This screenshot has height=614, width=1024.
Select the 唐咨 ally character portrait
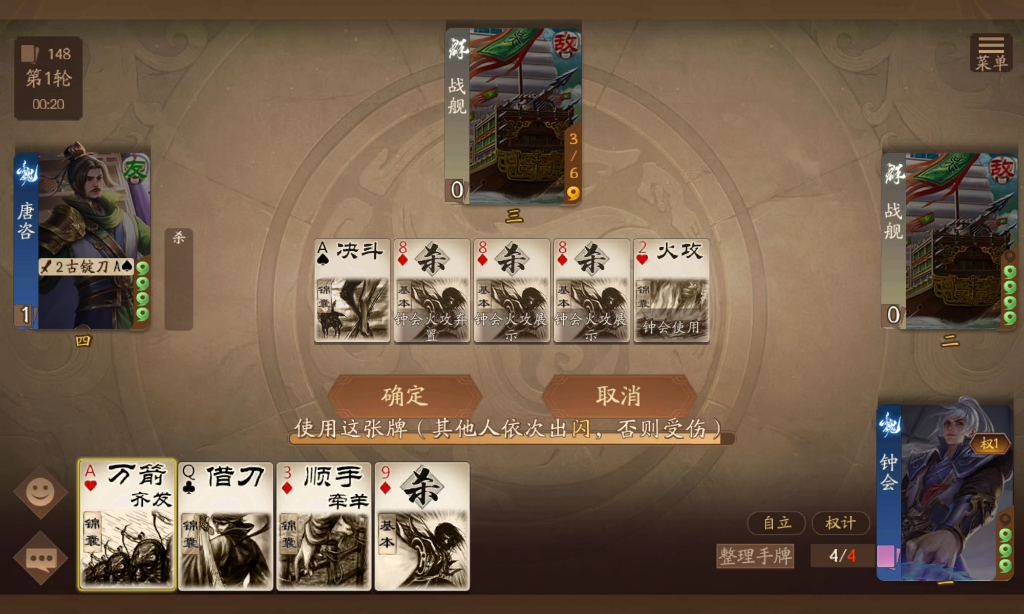(82, 240)
